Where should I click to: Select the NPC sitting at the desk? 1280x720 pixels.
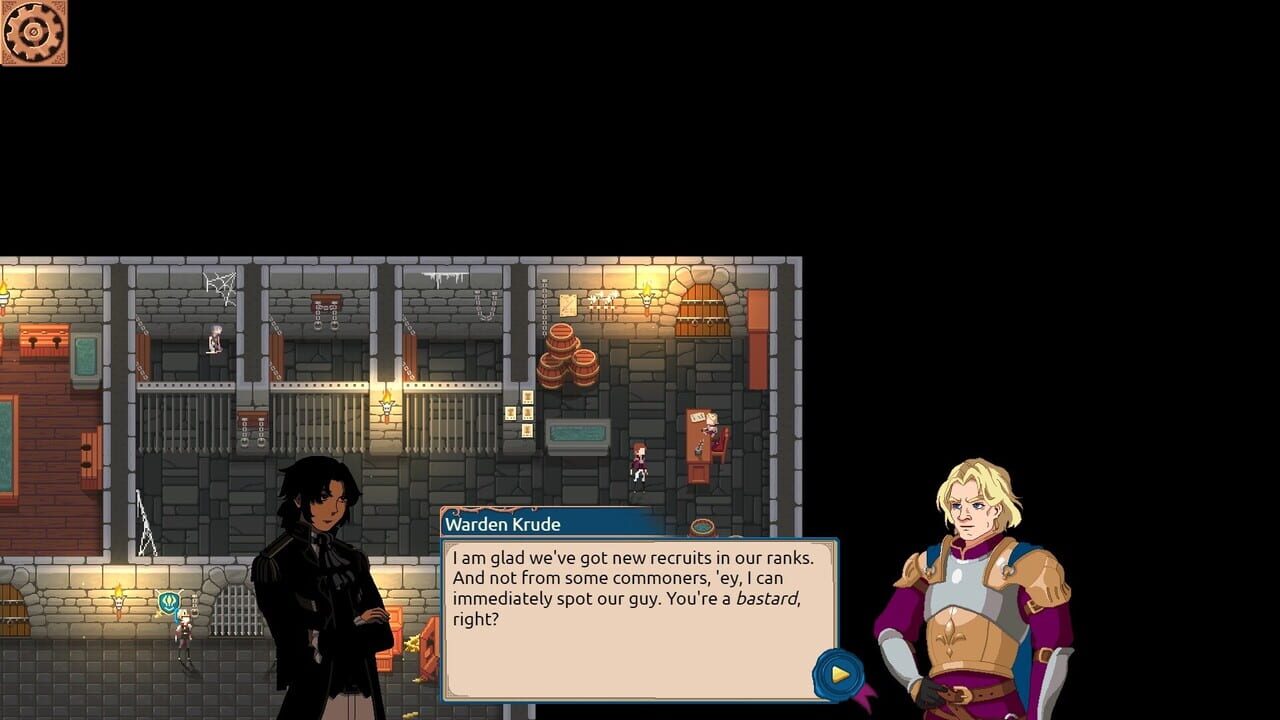(712, 424)
